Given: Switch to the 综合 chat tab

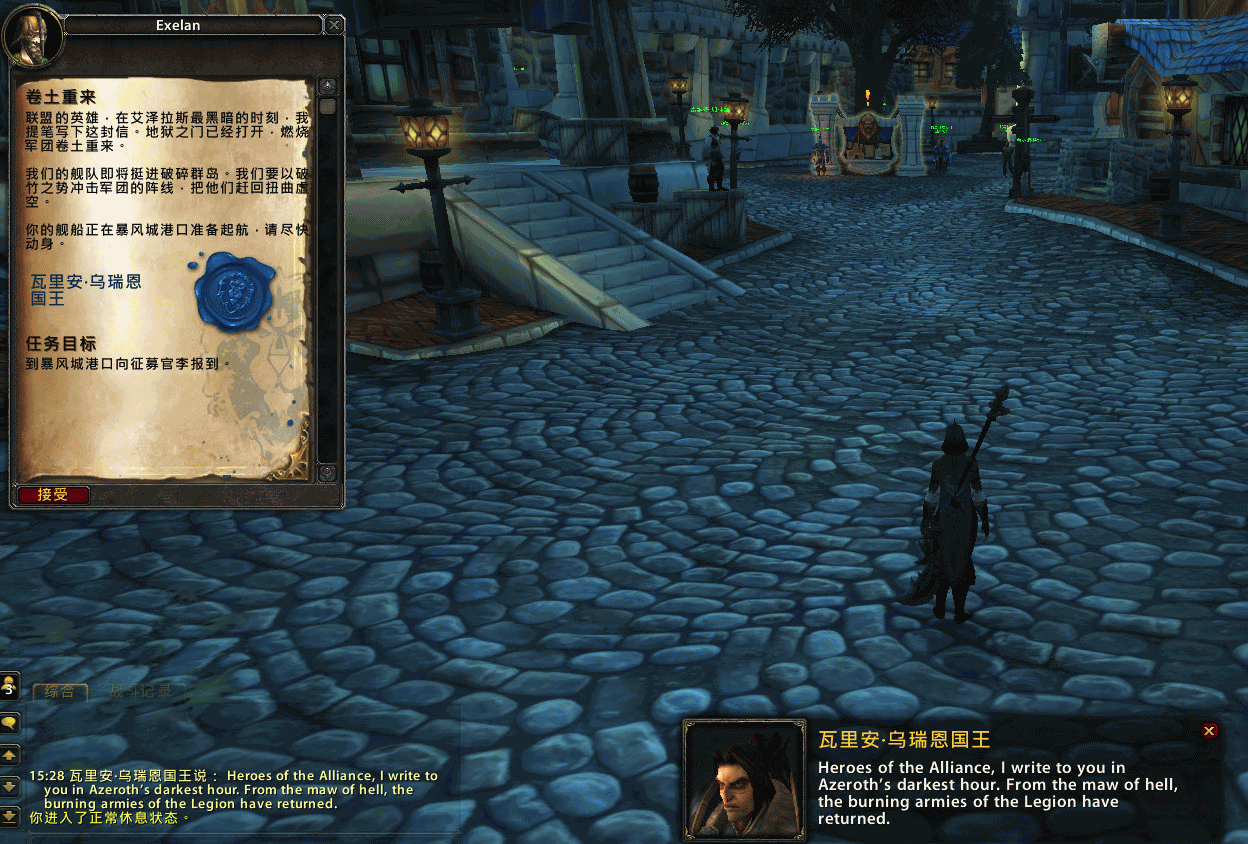Looking at the screenshot, I should pyautogui.click(x=60, y=691).
